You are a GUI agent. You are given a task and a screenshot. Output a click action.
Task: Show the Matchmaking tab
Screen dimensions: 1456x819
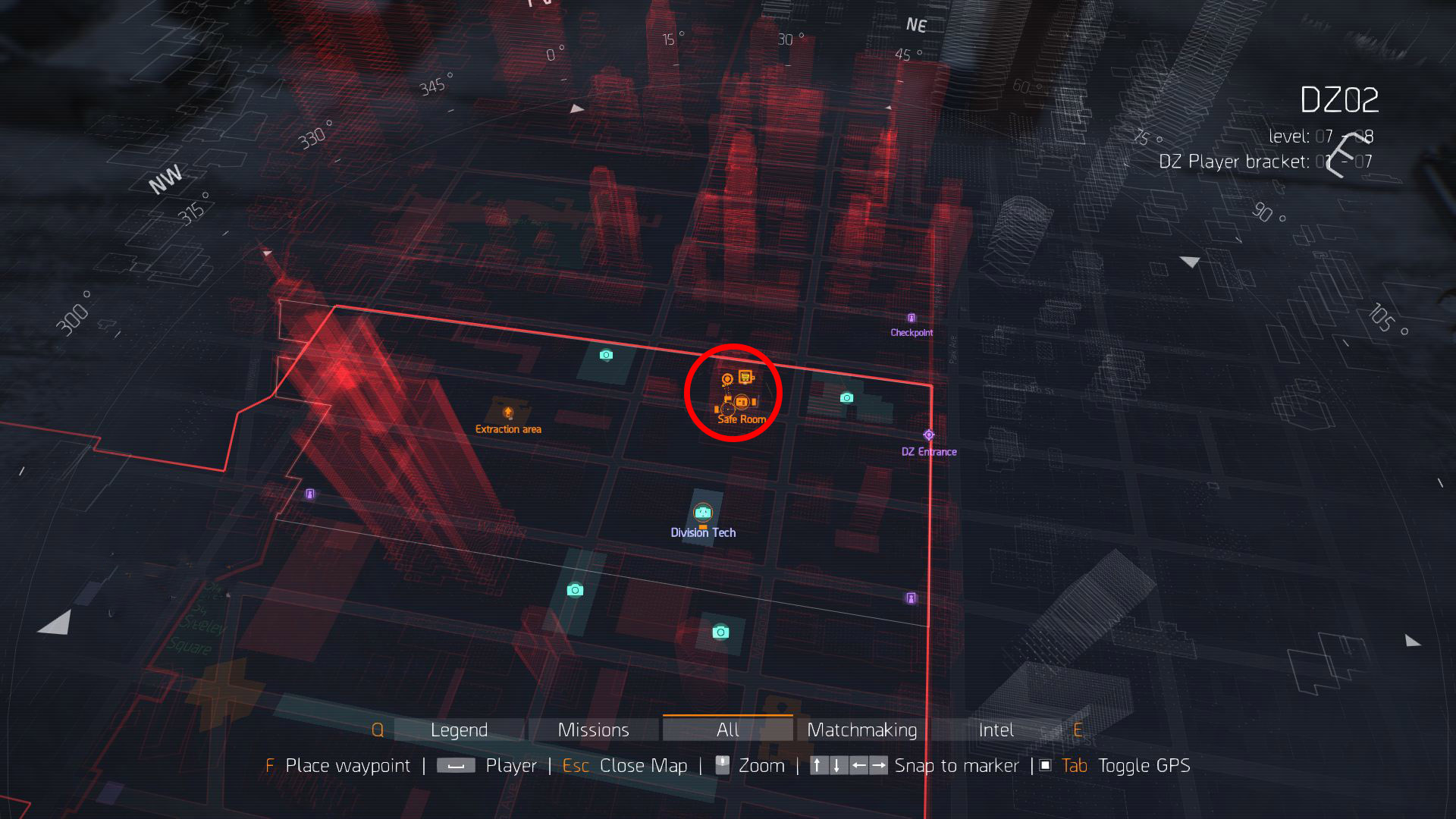861,730
